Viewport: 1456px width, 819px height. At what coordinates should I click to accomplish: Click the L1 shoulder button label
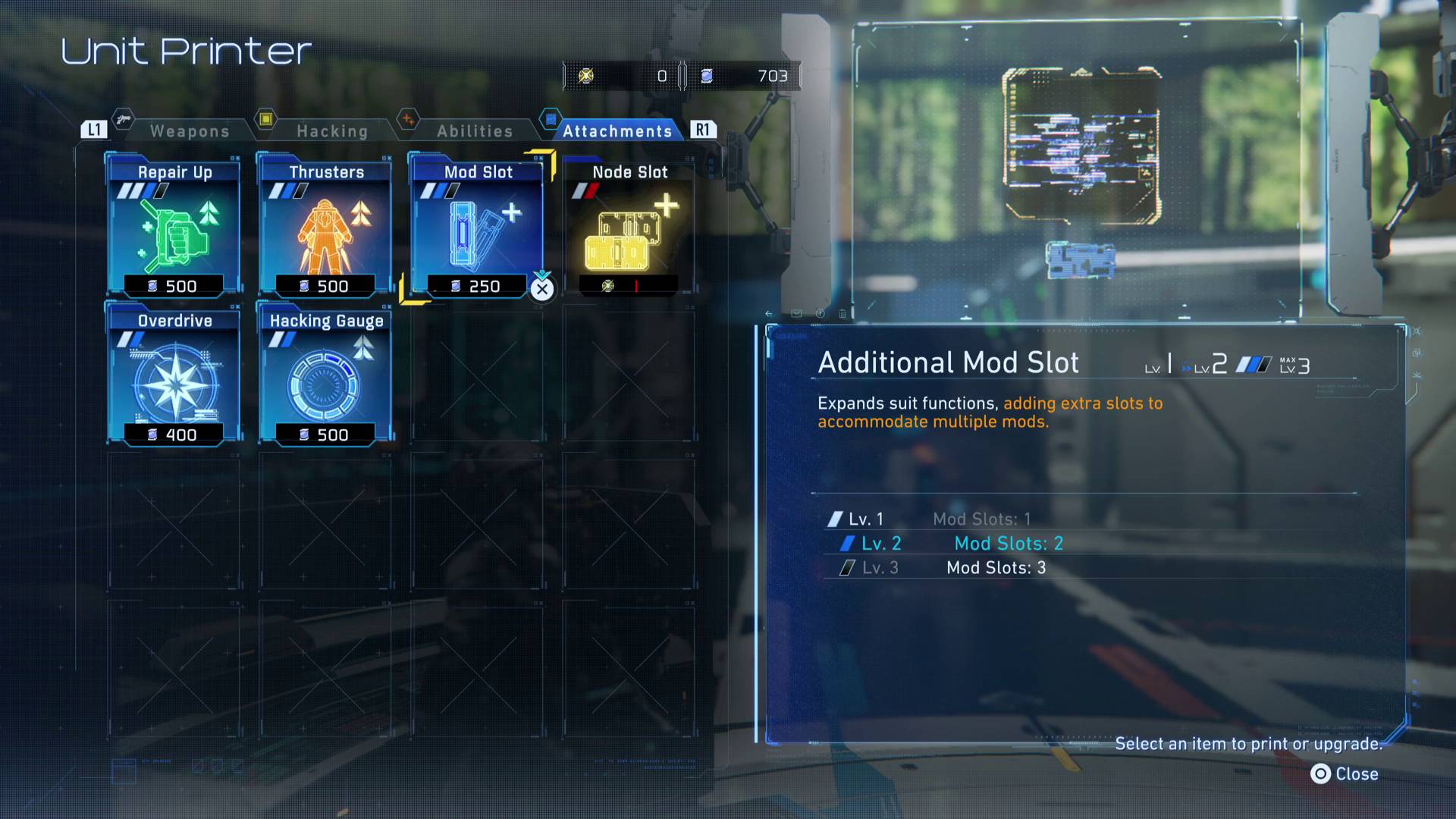click(93, 129)
